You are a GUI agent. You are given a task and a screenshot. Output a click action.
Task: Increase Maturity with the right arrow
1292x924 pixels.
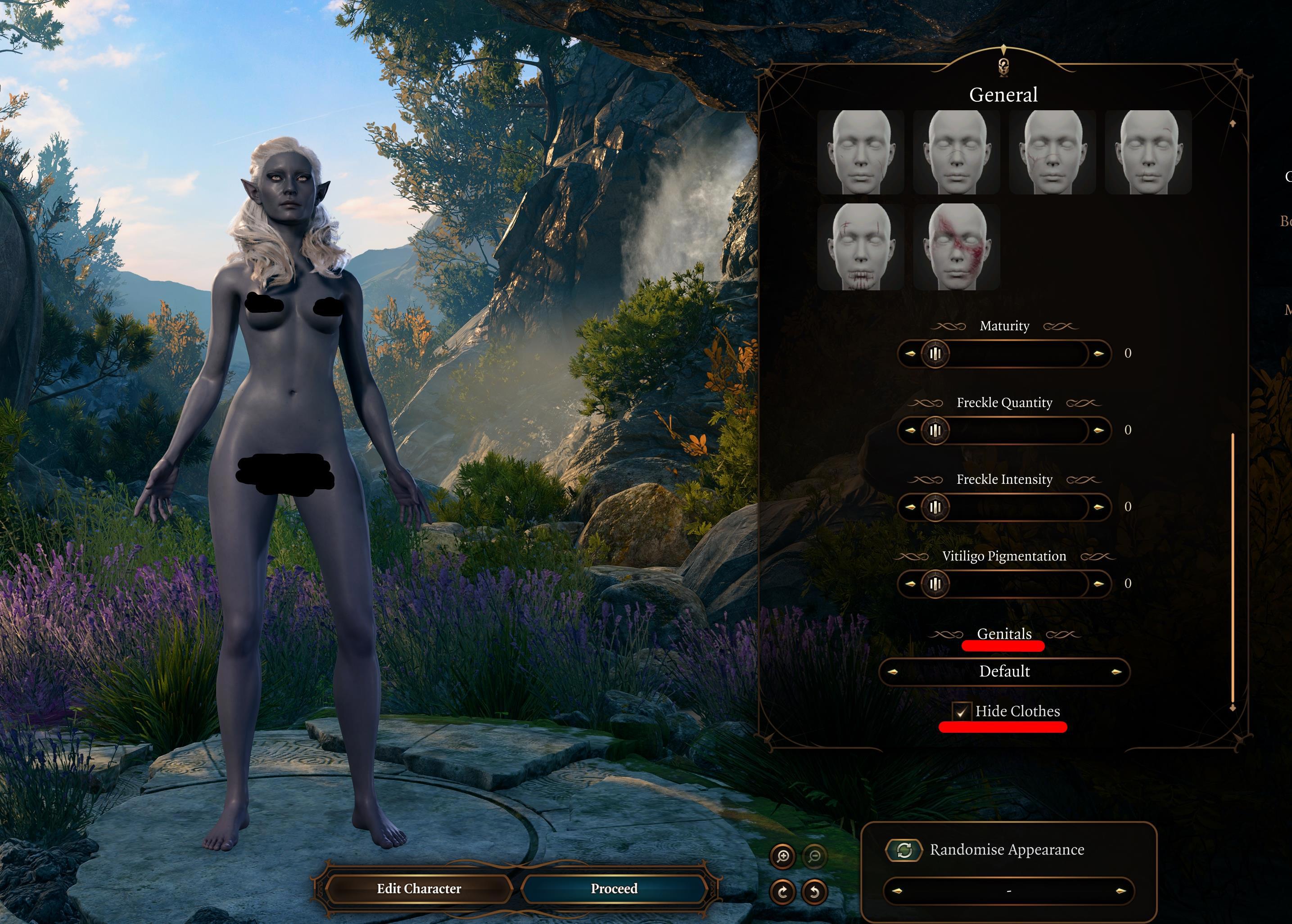point(1098,354)
